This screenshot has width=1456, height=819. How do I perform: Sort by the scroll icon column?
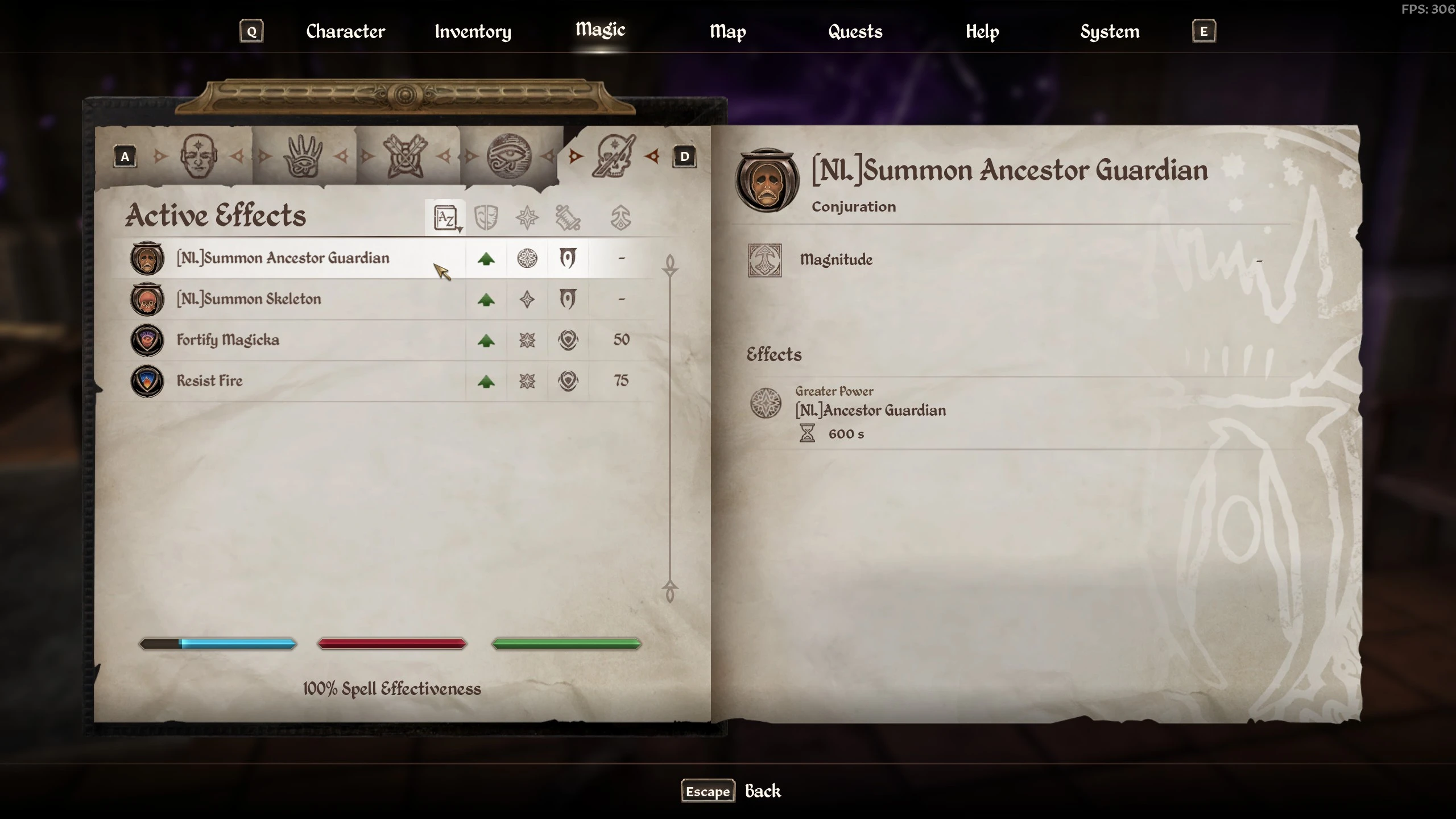pos(568,218)
